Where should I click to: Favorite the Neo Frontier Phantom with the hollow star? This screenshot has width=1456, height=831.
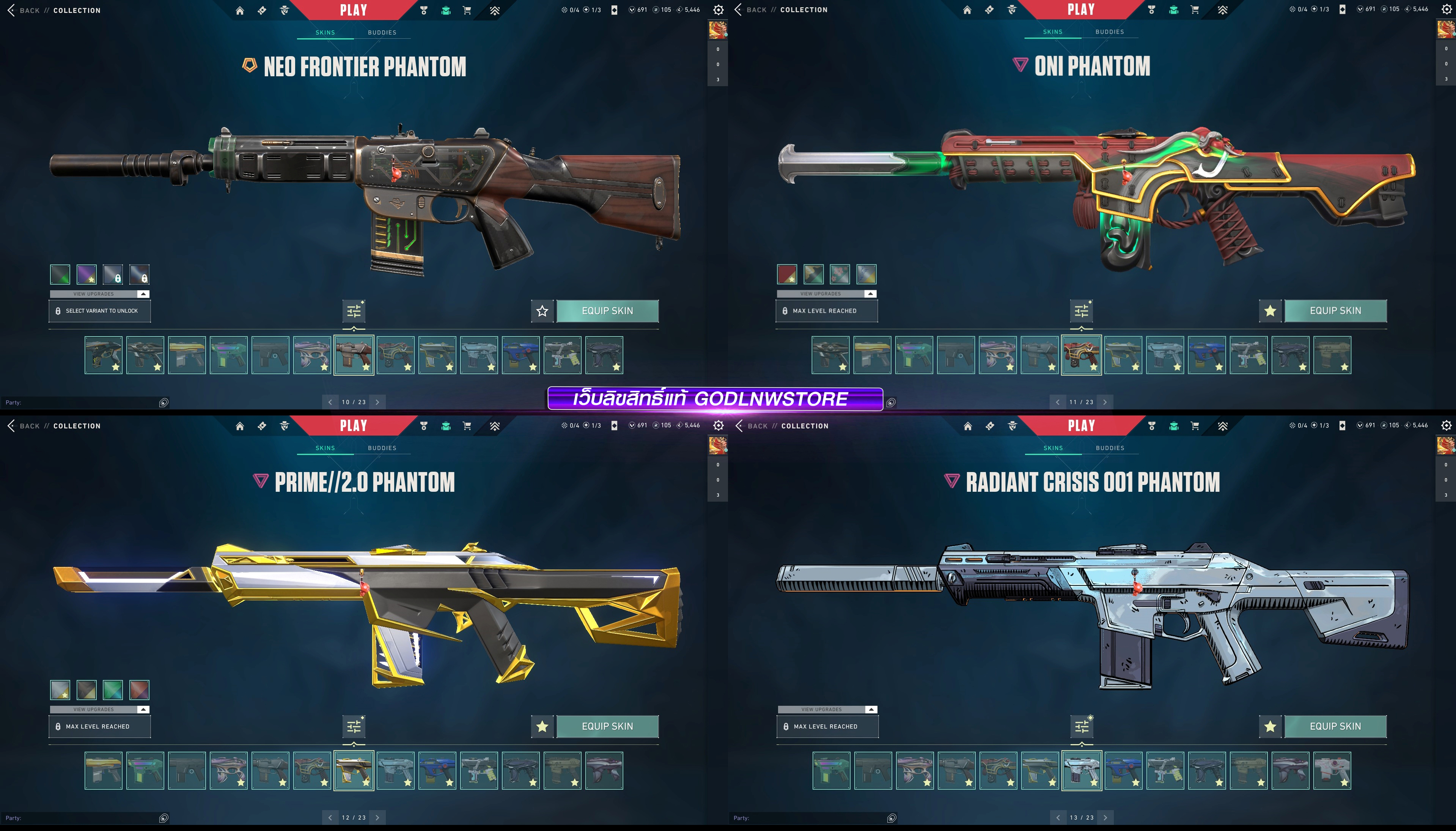click(x=542, y=311)
